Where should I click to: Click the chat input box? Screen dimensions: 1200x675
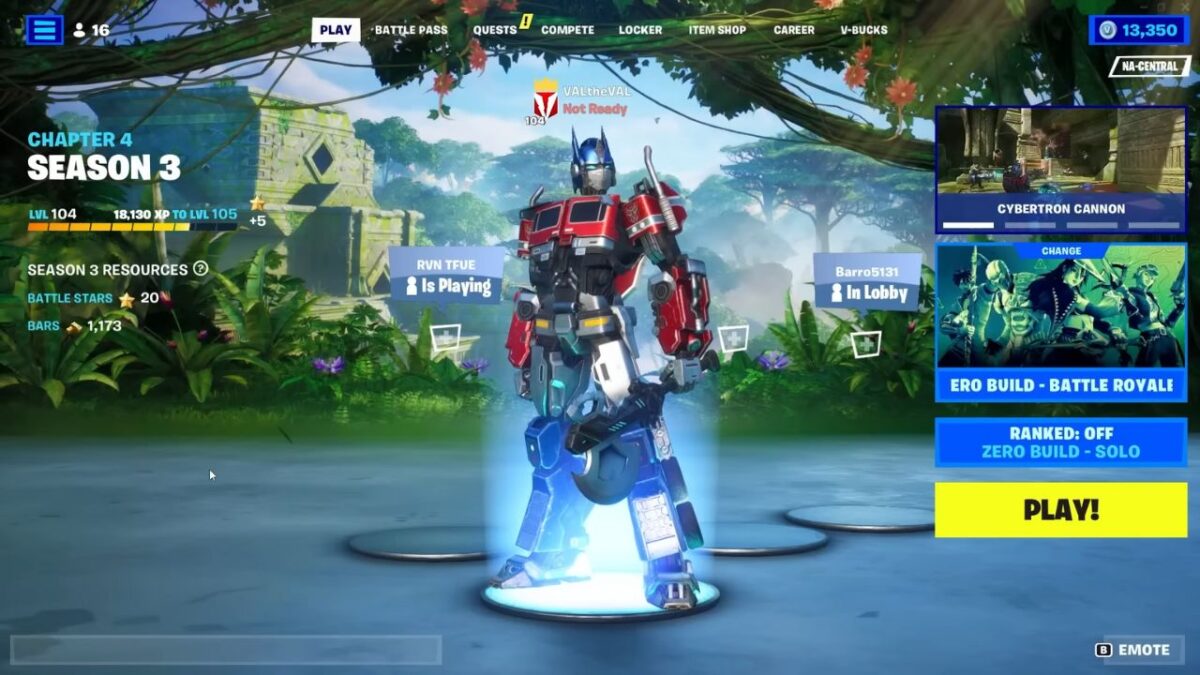(x=225, y=650)
